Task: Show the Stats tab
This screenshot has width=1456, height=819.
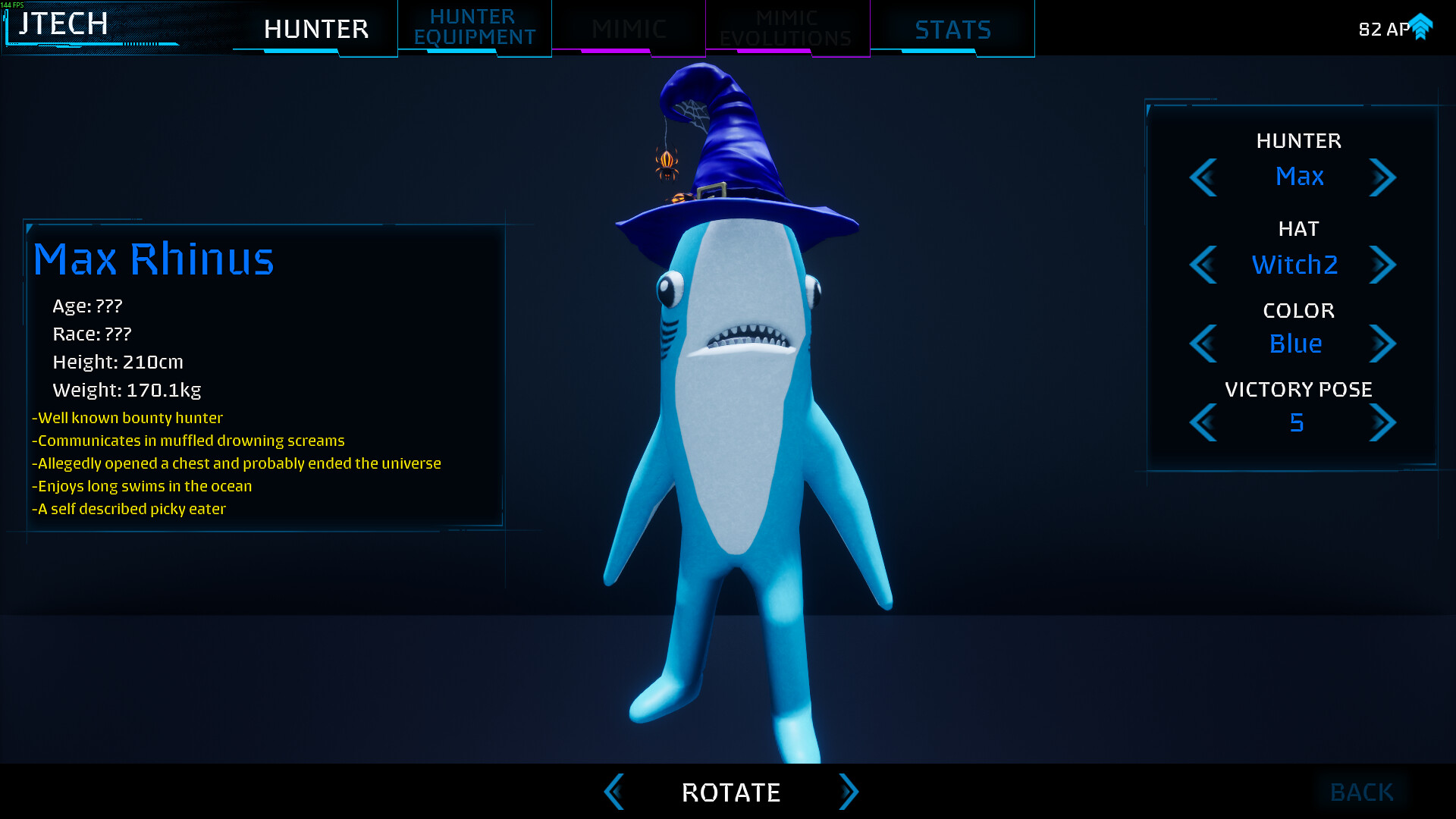Action: point(952,29)
